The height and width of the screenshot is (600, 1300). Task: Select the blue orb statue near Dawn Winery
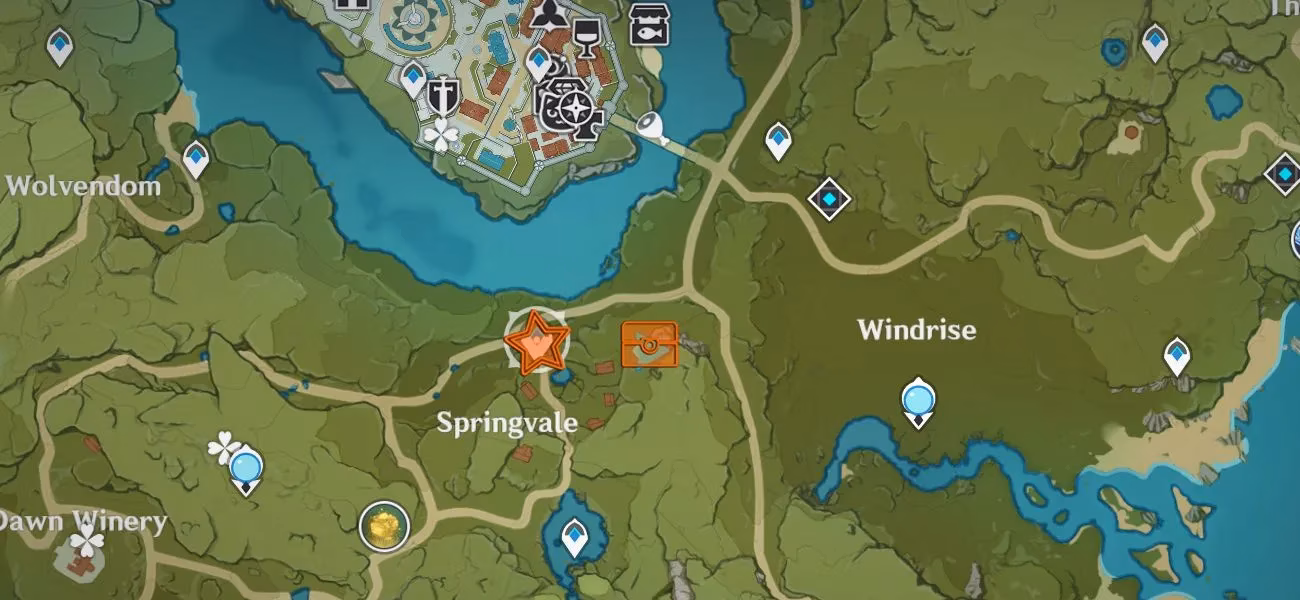(x=245, y=470)
